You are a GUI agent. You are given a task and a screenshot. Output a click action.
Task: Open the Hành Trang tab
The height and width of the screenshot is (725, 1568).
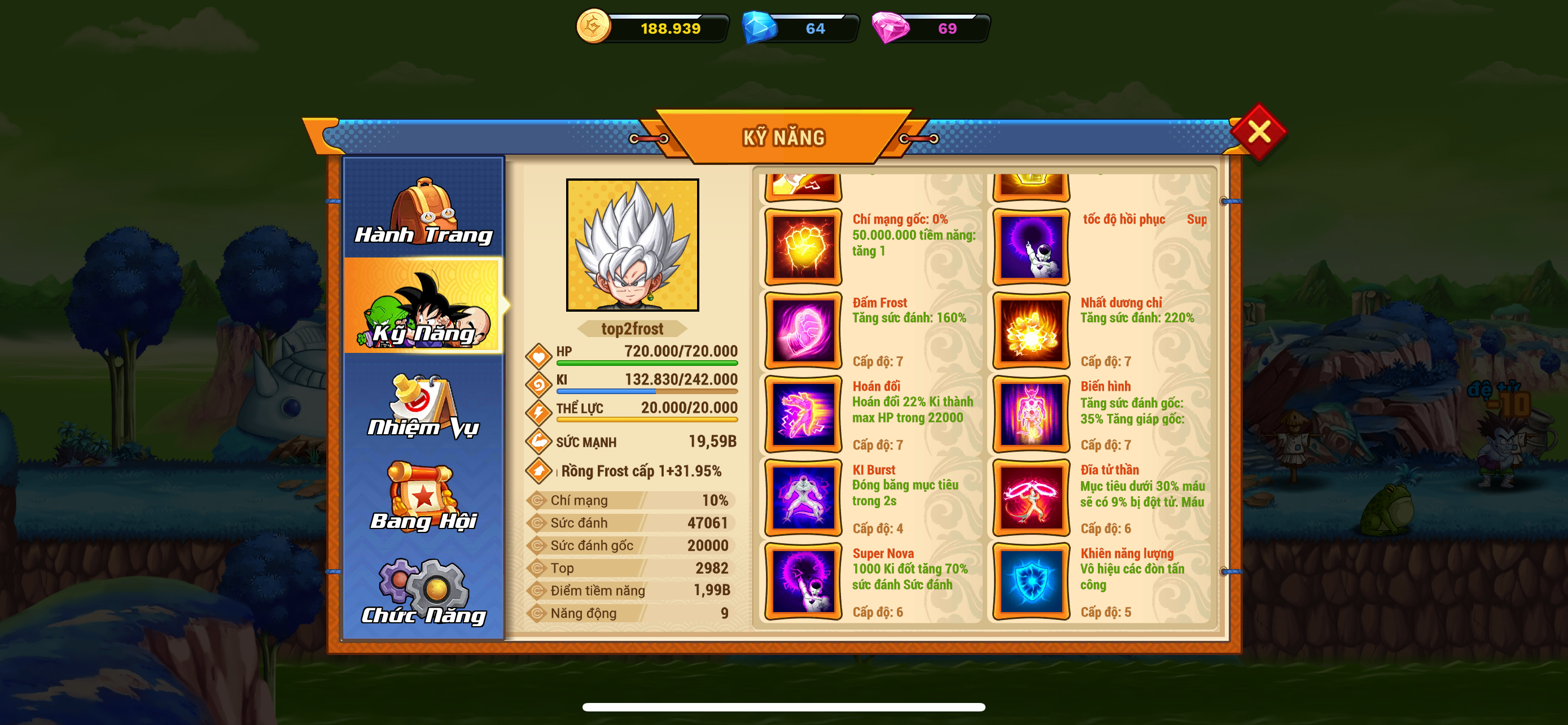[424, 209]
